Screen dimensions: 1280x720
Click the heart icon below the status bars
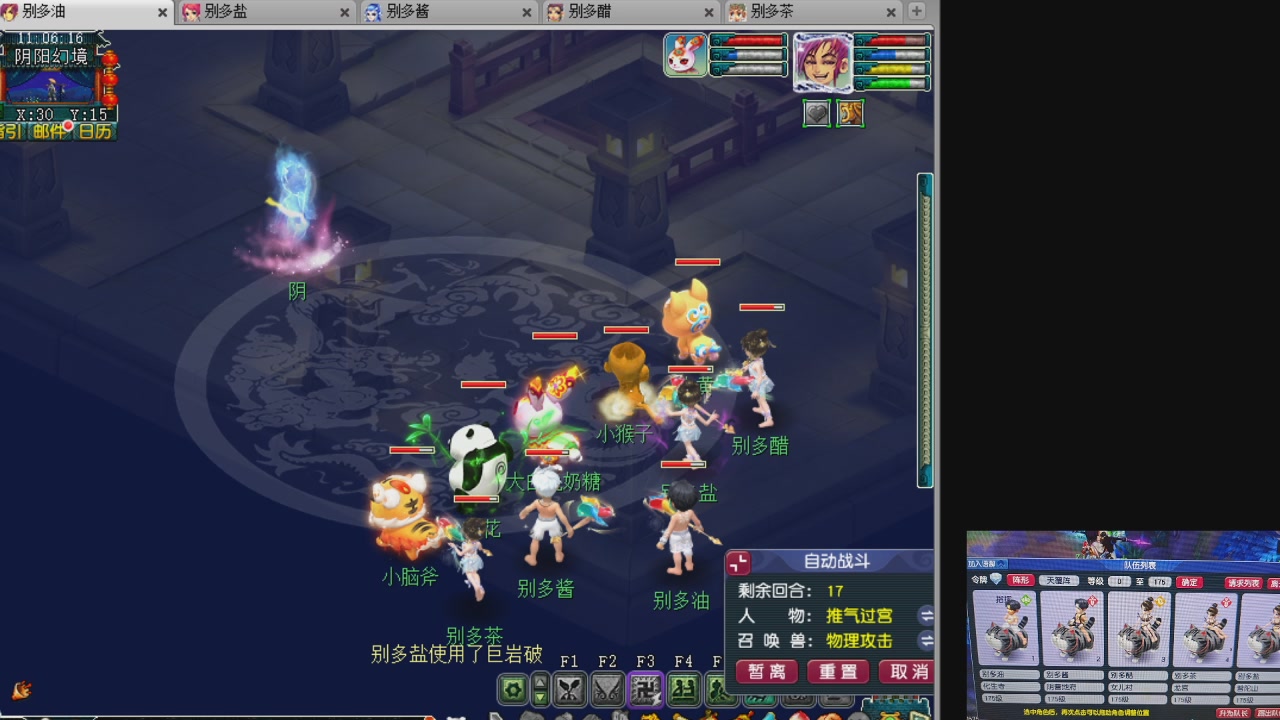816,113
